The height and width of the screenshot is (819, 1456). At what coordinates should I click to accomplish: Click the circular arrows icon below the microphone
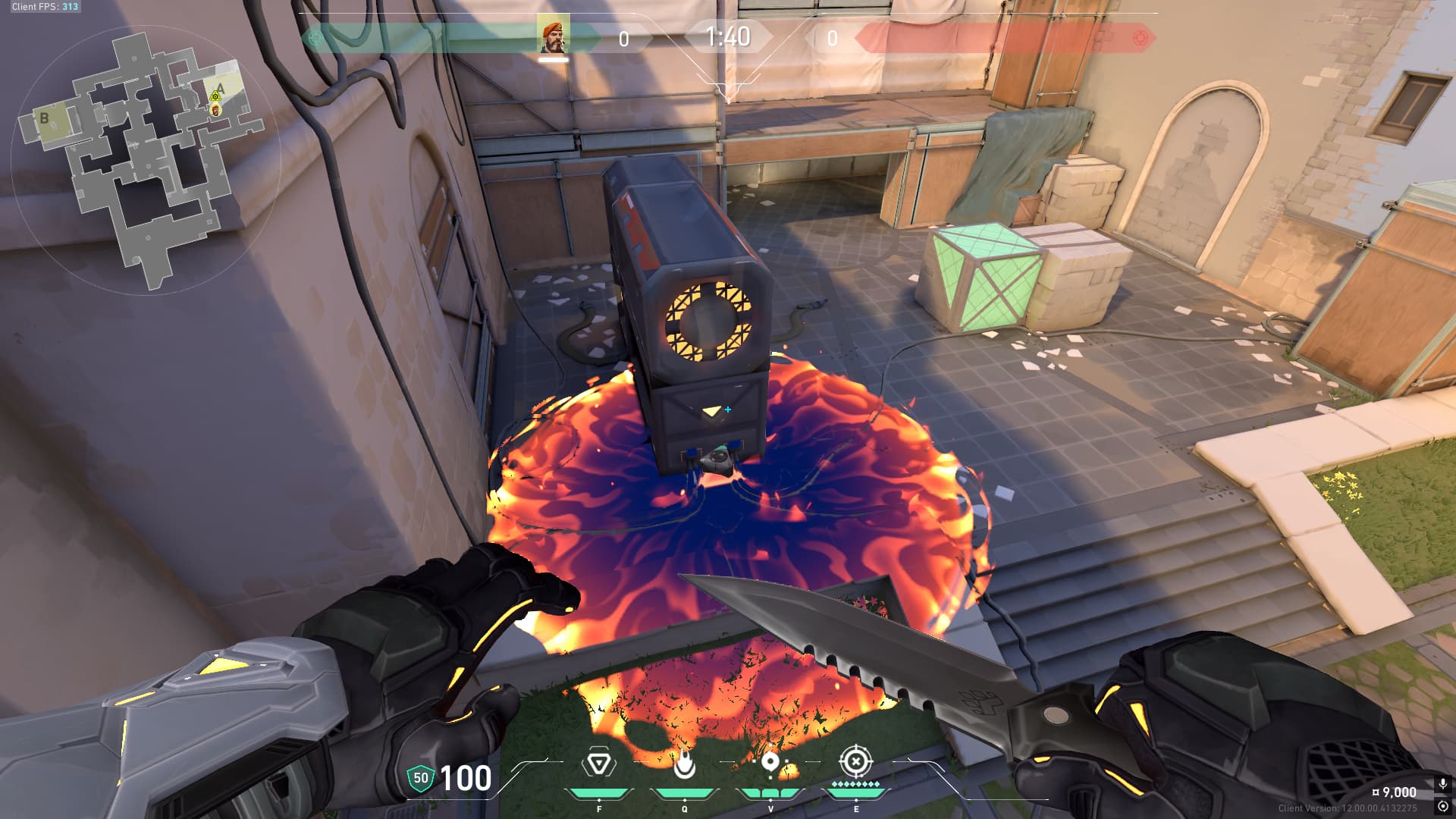pyautogui.click(x=1443, y=806)
